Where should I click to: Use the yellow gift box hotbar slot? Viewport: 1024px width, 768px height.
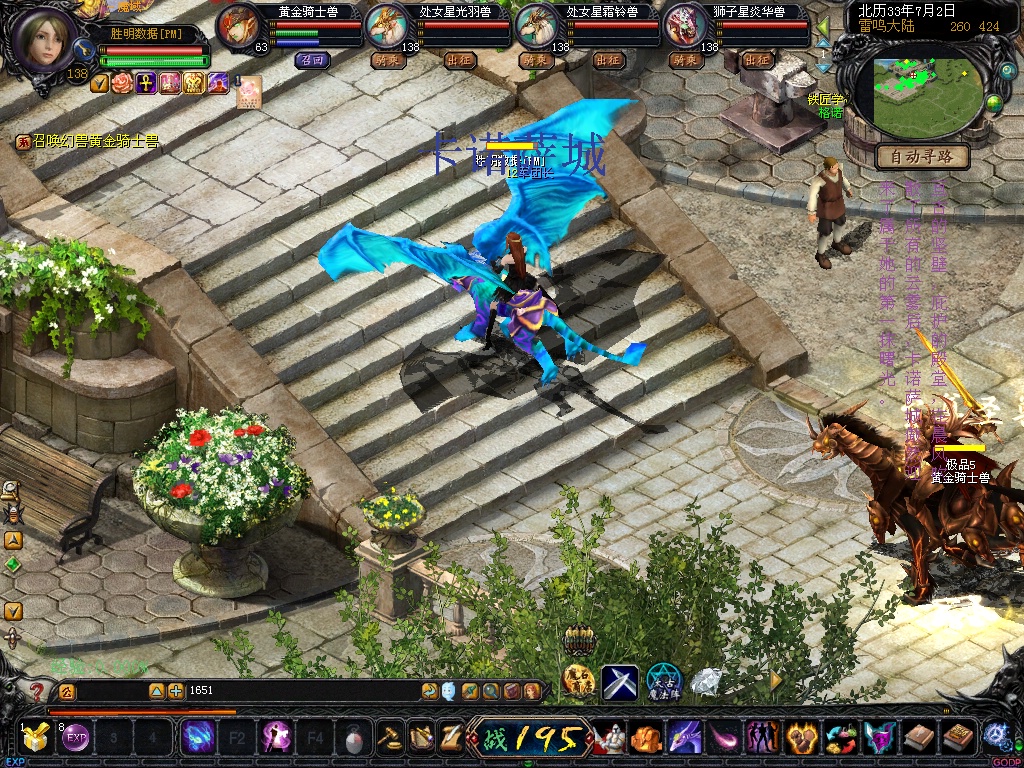(x=38, y=738)
